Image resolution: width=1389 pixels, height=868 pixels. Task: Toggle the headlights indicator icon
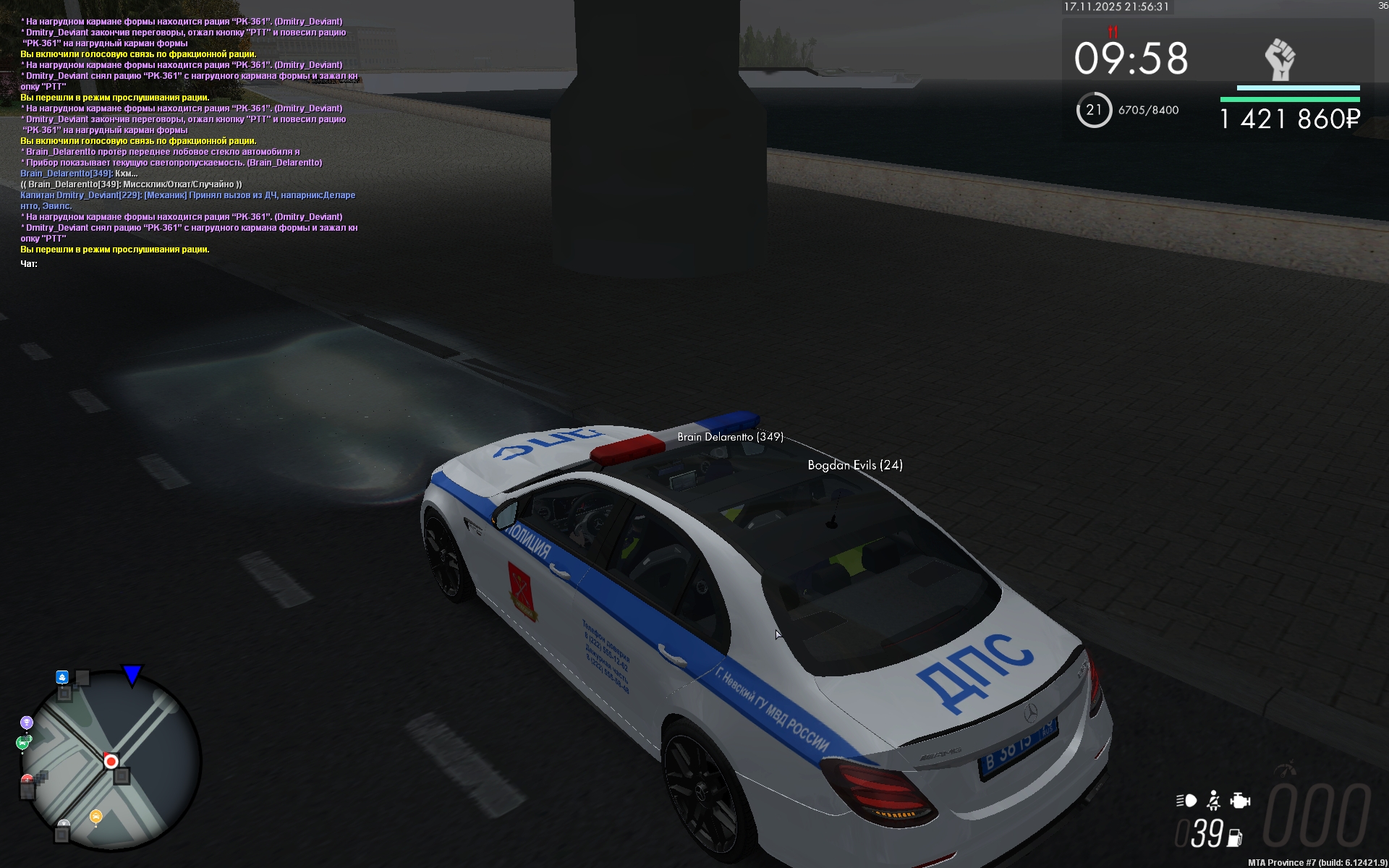(1186, 801)
